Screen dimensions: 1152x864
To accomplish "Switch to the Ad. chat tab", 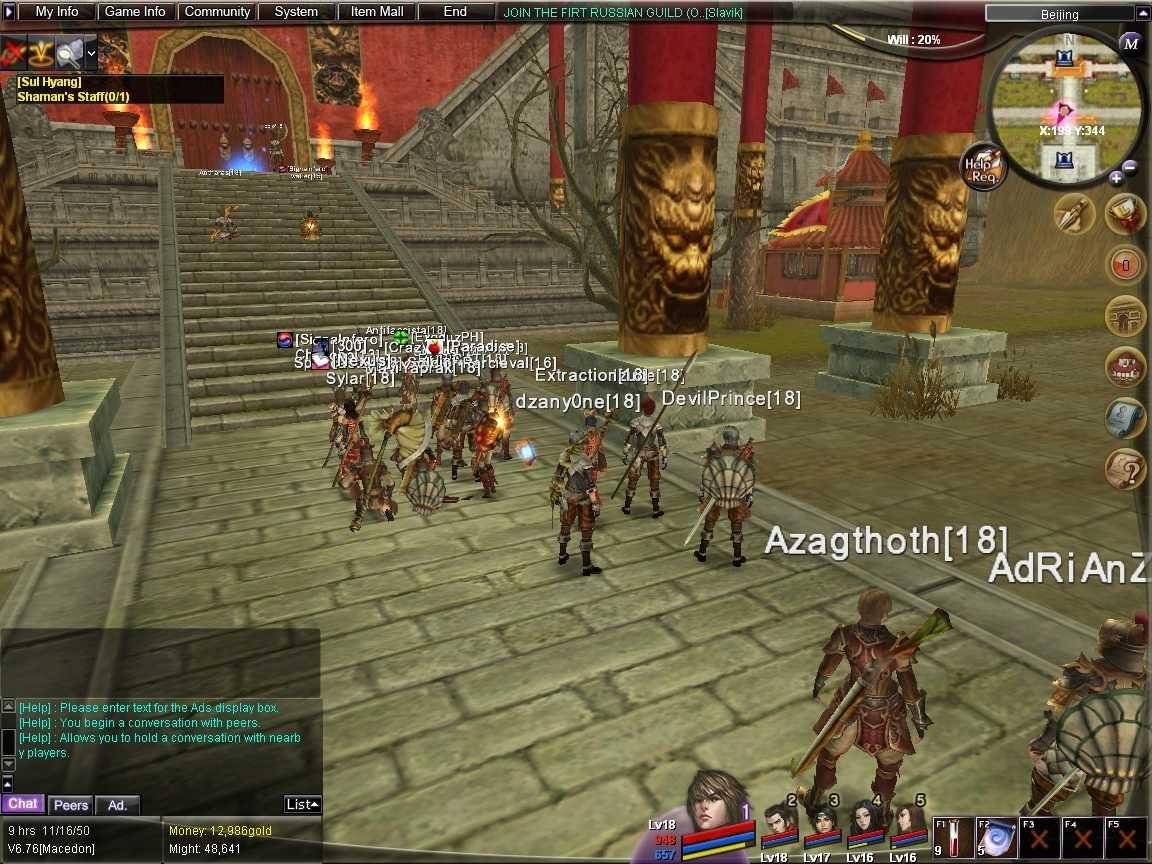I will coord(118,805).
